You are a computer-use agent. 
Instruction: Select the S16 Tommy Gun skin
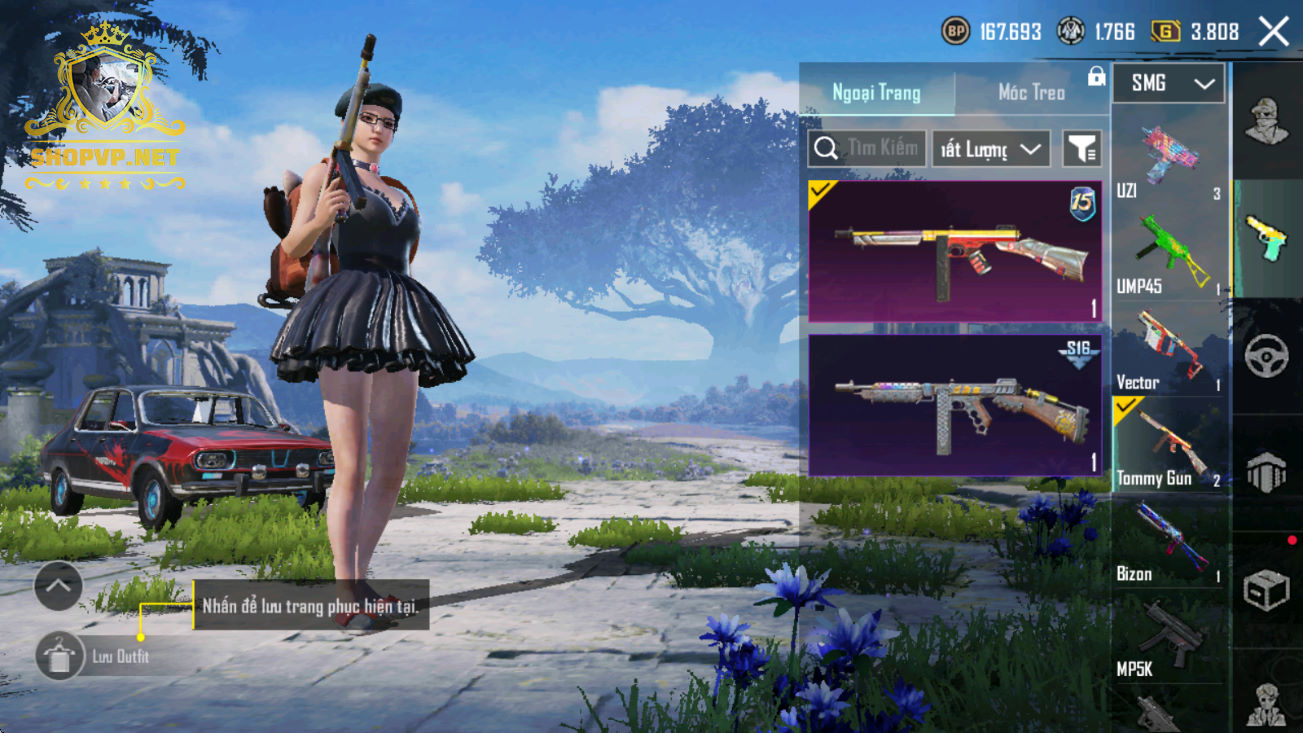[x=954, y=405]
